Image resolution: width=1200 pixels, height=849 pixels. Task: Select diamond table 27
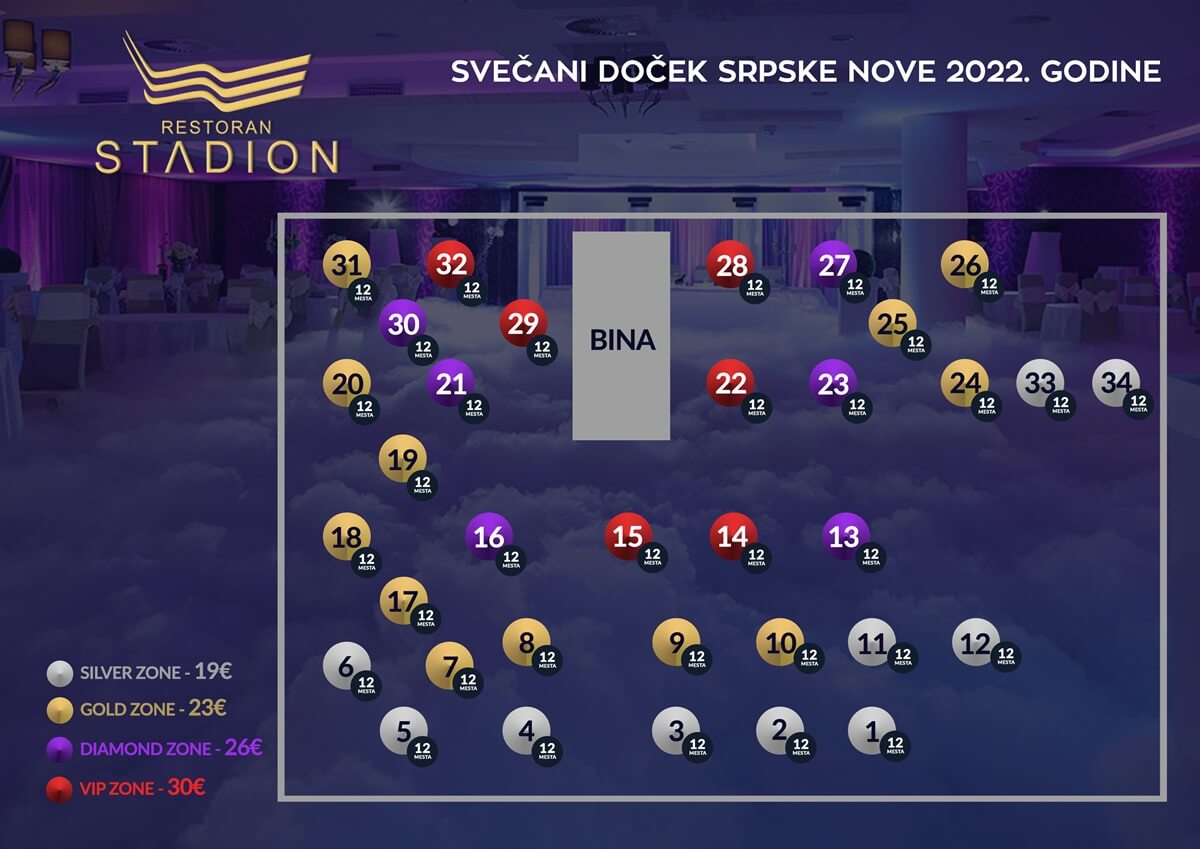click(834, 265)
